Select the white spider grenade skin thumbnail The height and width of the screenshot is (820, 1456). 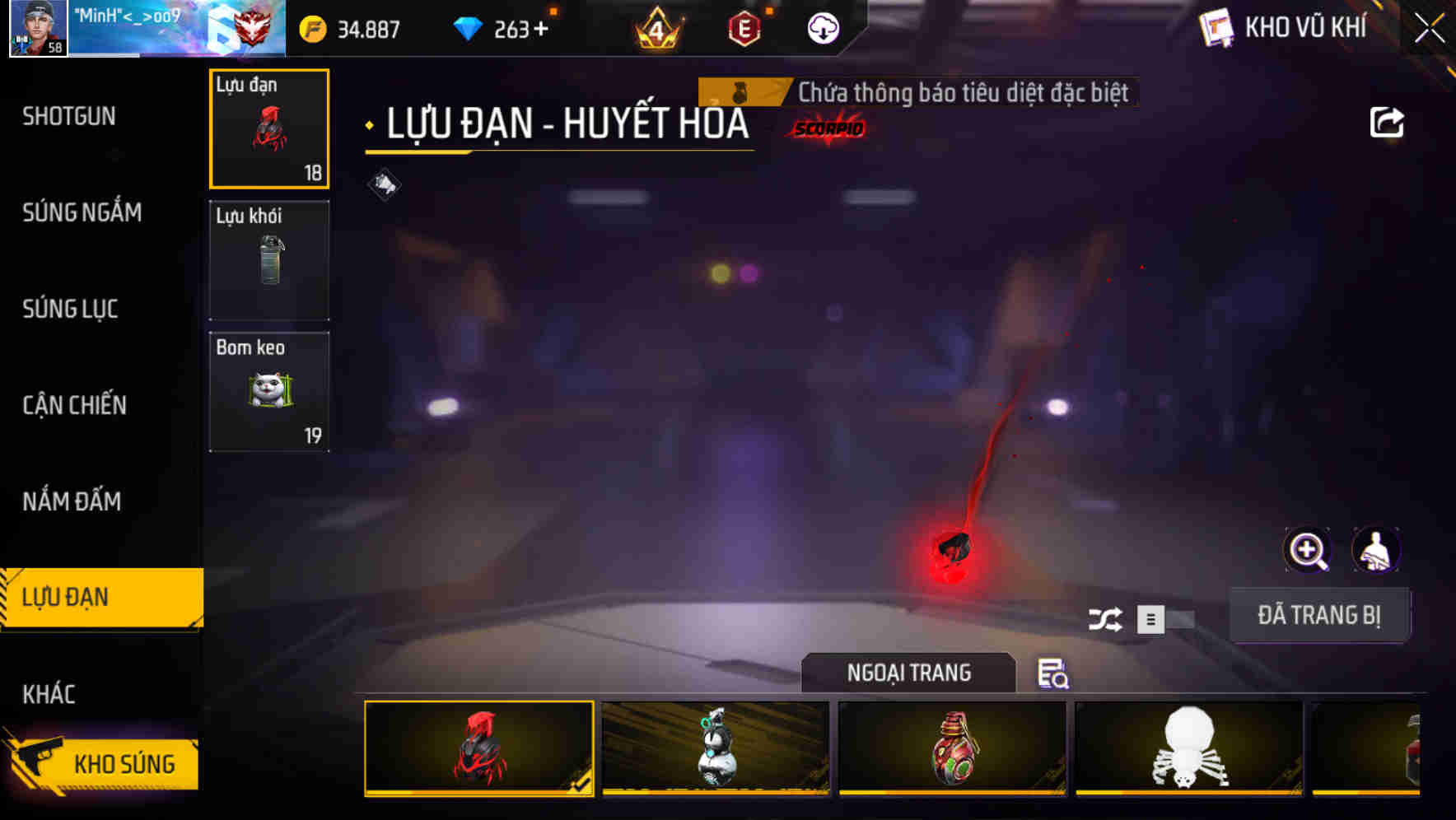[1188, 749]
